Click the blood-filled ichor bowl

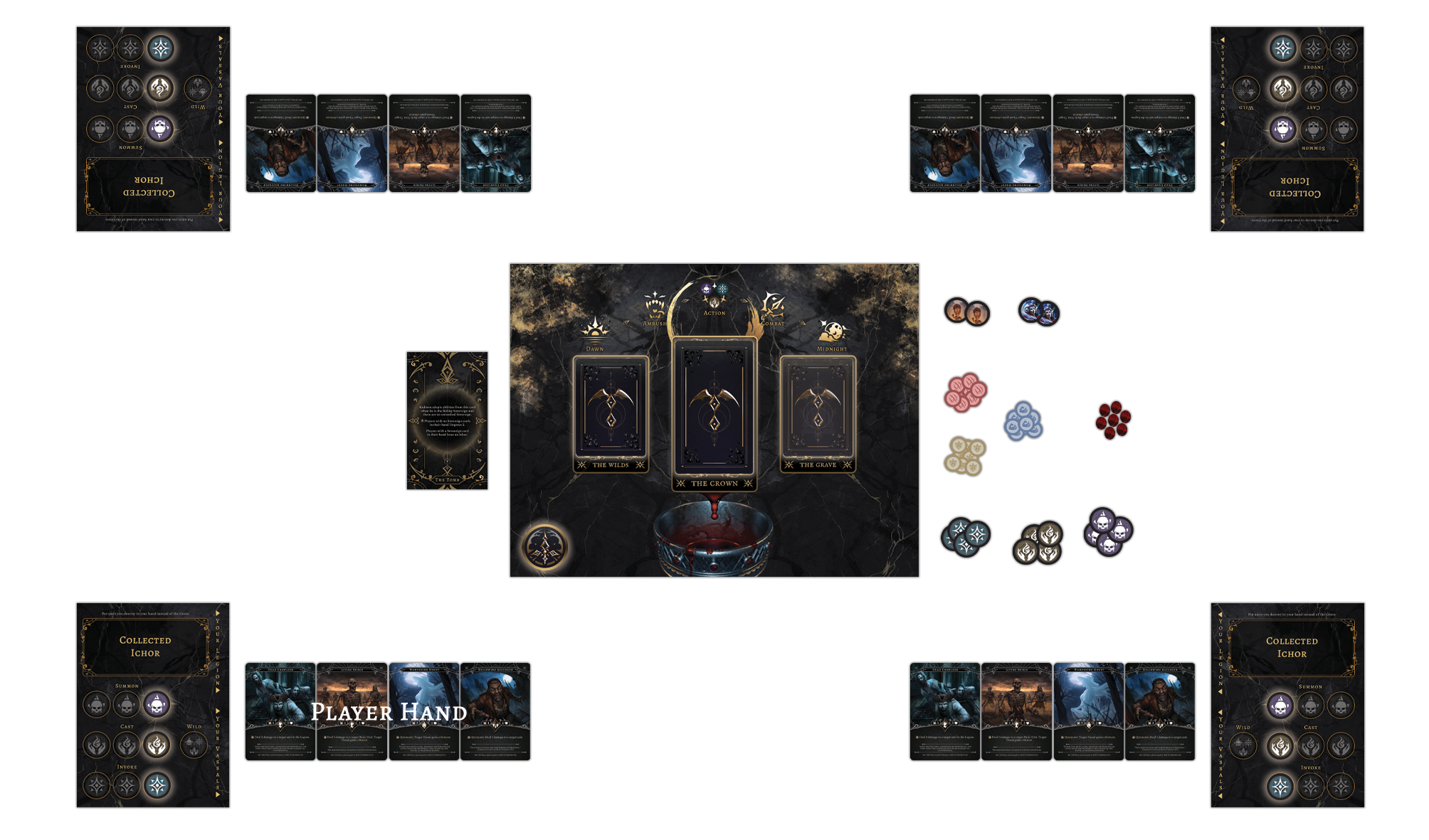click(713, 542)
